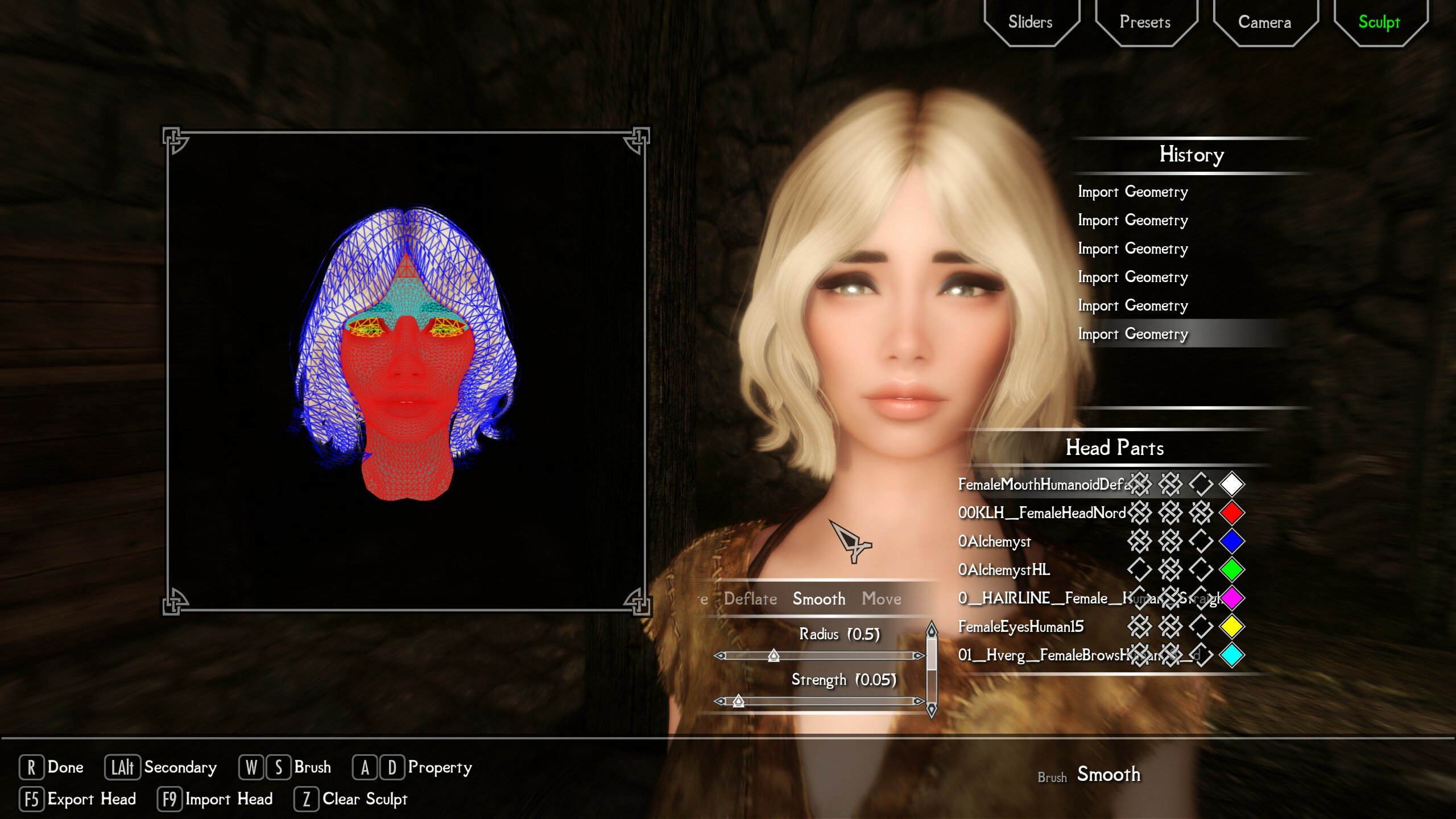Toggle the third knot icon for 00KLH__FemaleHeadNord

[x=1201, y=513]
